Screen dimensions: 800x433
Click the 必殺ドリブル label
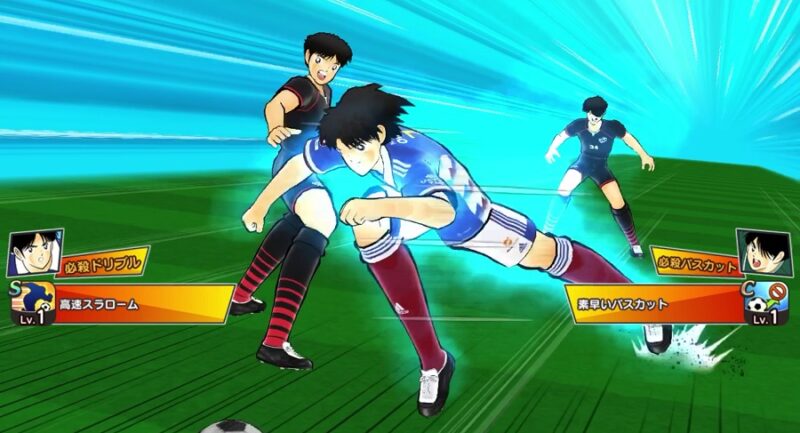100,265
